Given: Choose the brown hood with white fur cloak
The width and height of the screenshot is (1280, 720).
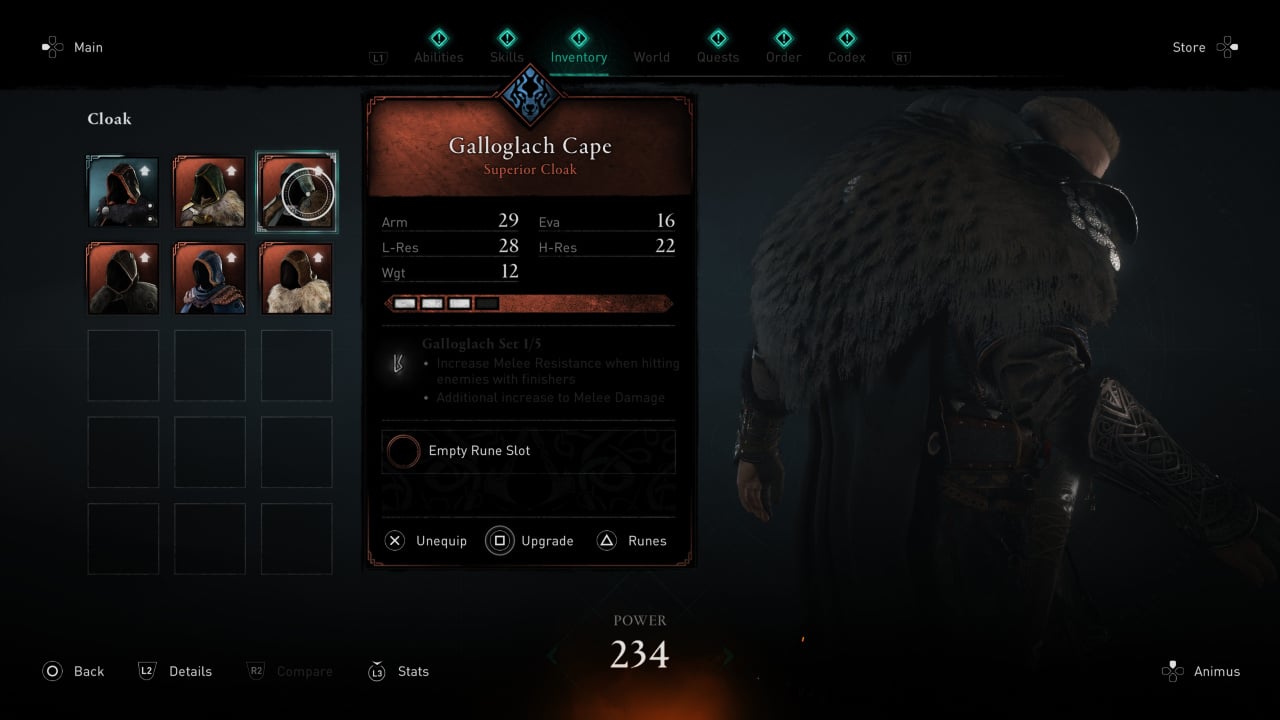Looking at the screenshot, I should point(297,279).
